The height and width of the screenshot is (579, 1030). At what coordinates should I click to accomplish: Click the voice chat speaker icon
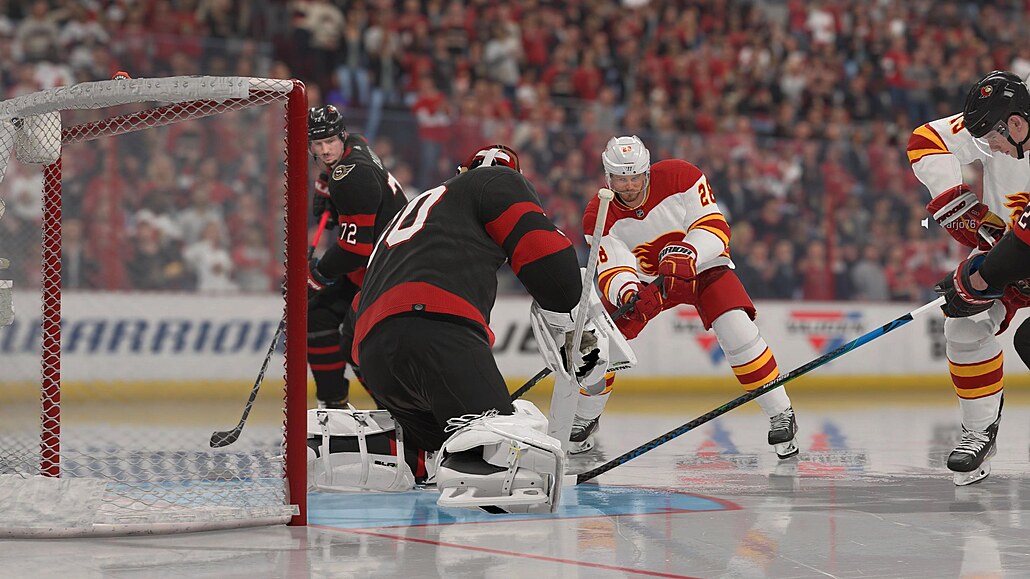pyautogui.click(x=926, y=223)
